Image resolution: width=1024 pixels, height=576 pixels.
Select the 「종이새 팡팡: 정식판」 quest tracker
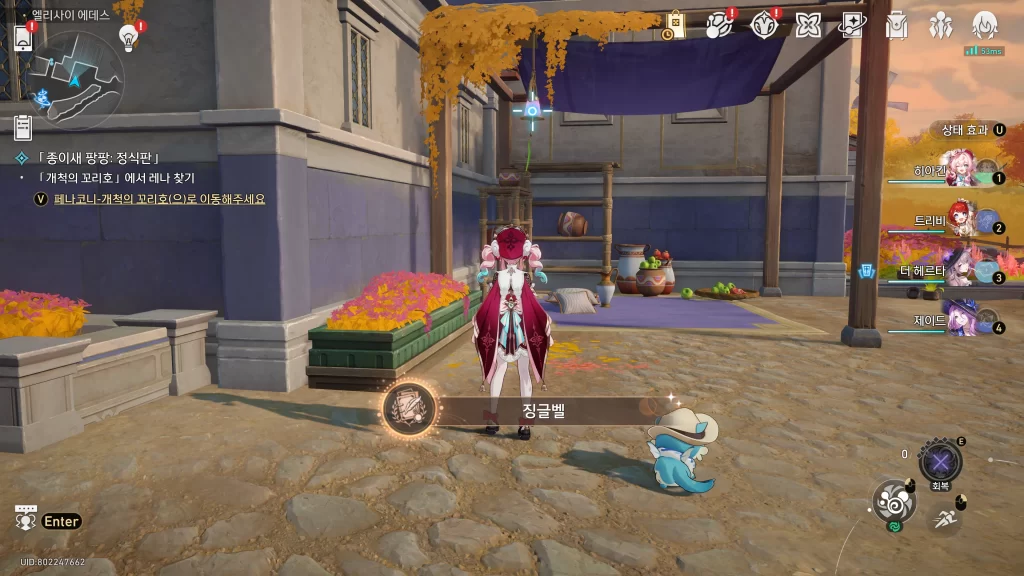point(97,158)
